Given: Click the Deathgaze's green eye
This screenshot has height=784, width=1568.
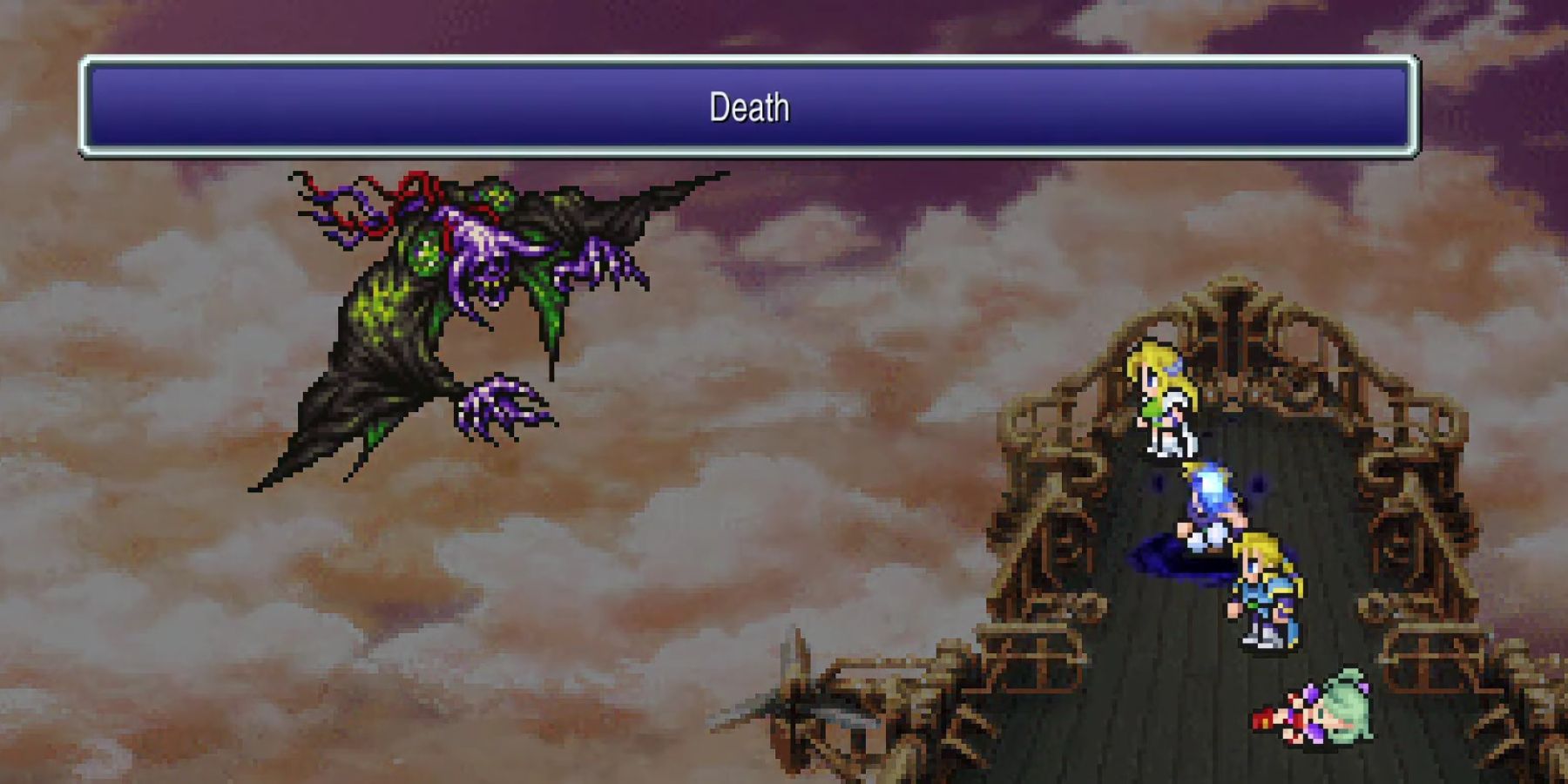Looking at the screenshot, I should click(427, 253).
